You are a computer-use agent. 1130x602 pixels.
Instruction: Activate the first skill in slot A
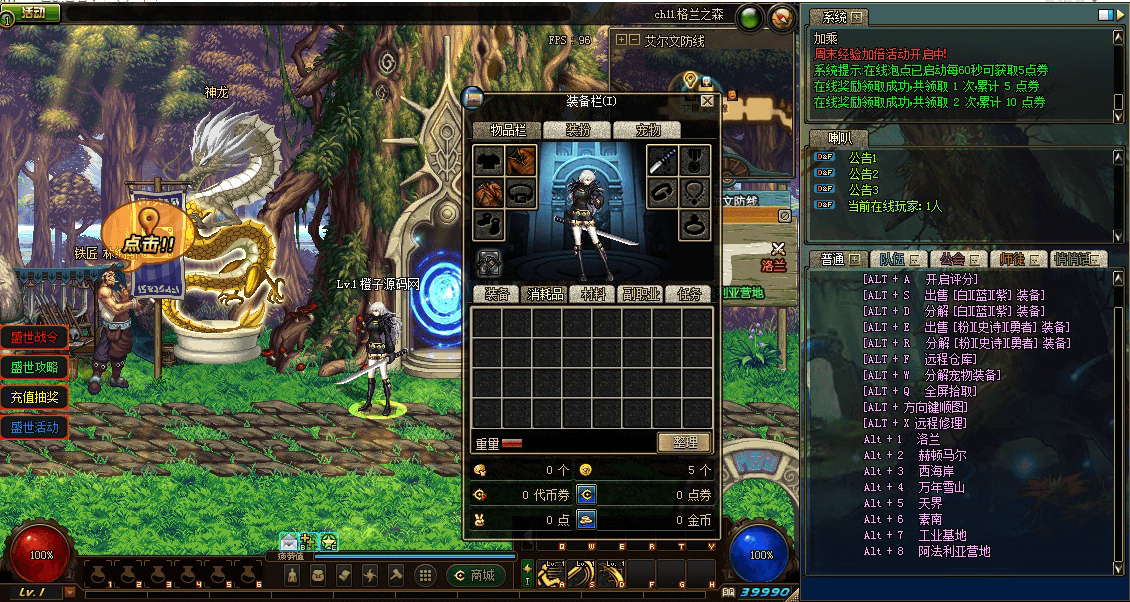(x=553, y=574)
